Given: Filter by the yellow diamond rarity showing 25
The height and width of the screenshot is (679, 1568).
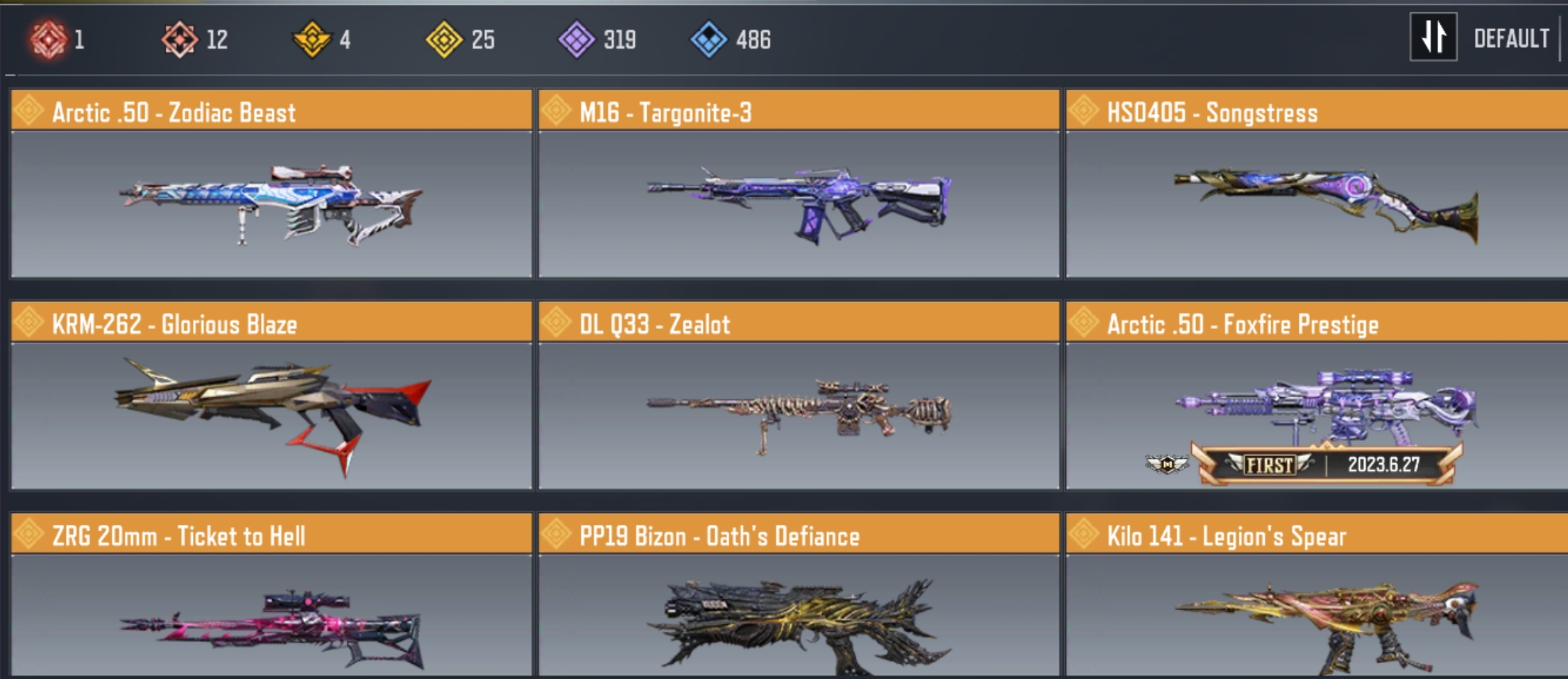Looking at the screenshot, I should 444,39.
